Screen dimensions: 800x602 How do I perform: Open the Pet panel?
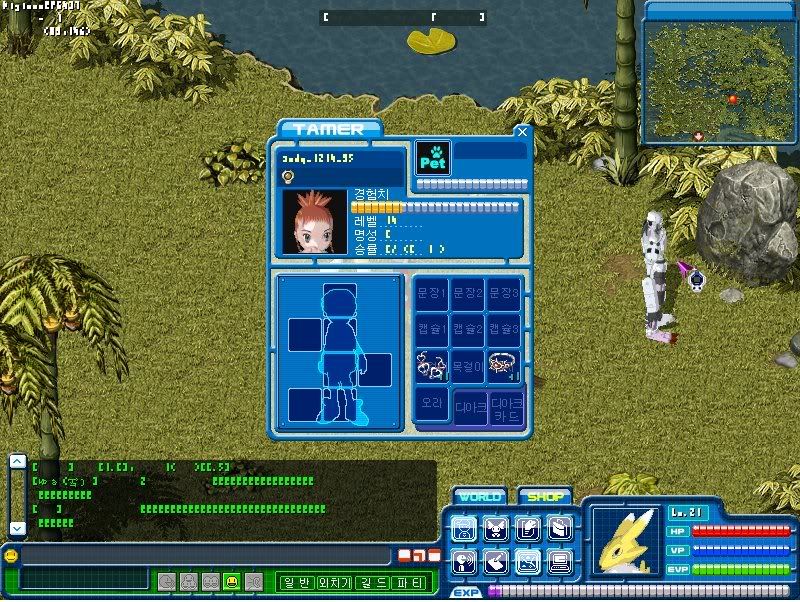coord(433,158)
